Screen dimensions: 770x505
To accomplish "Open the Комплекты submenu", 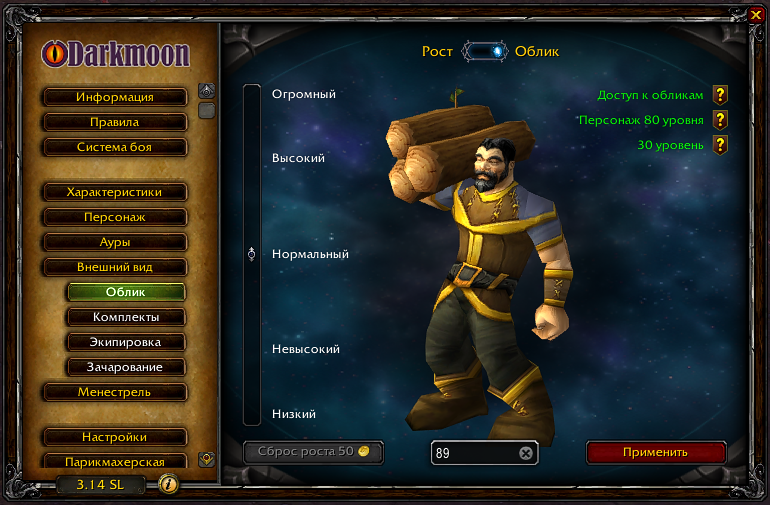I will [x=126, y=317].
